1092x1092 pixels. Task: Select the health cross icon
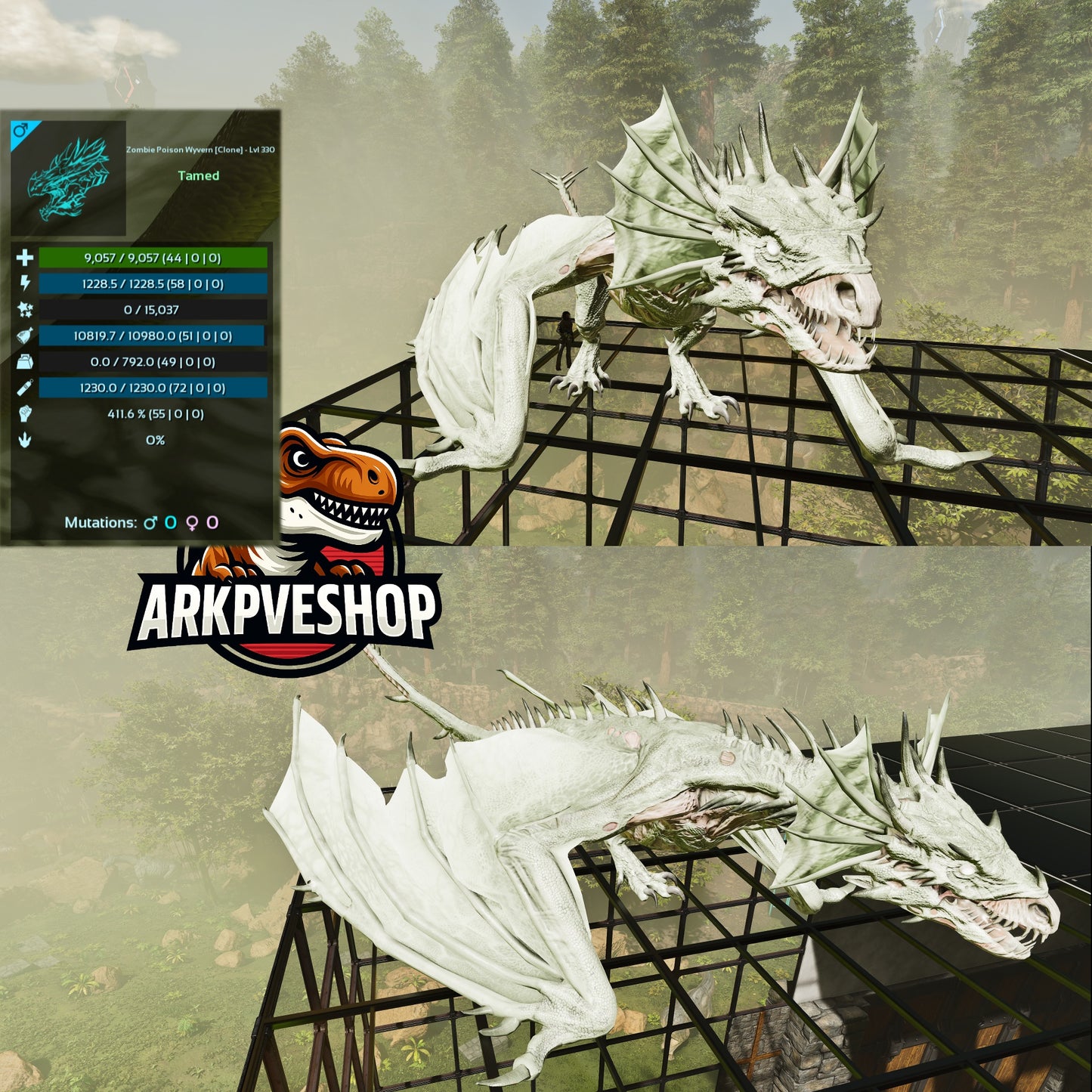pyautogui.click(x=24, y=258)
